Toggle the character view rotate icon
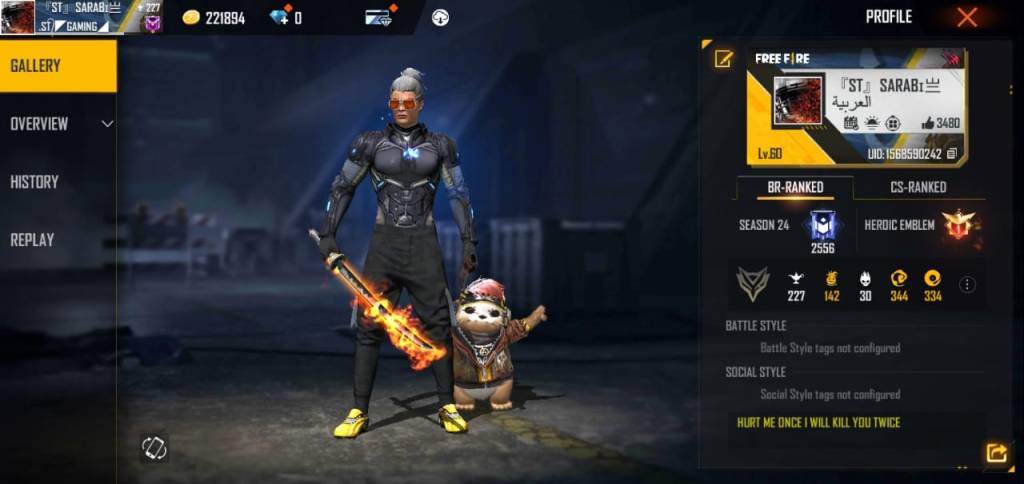 pyautogui.click(x=154, y=447)
